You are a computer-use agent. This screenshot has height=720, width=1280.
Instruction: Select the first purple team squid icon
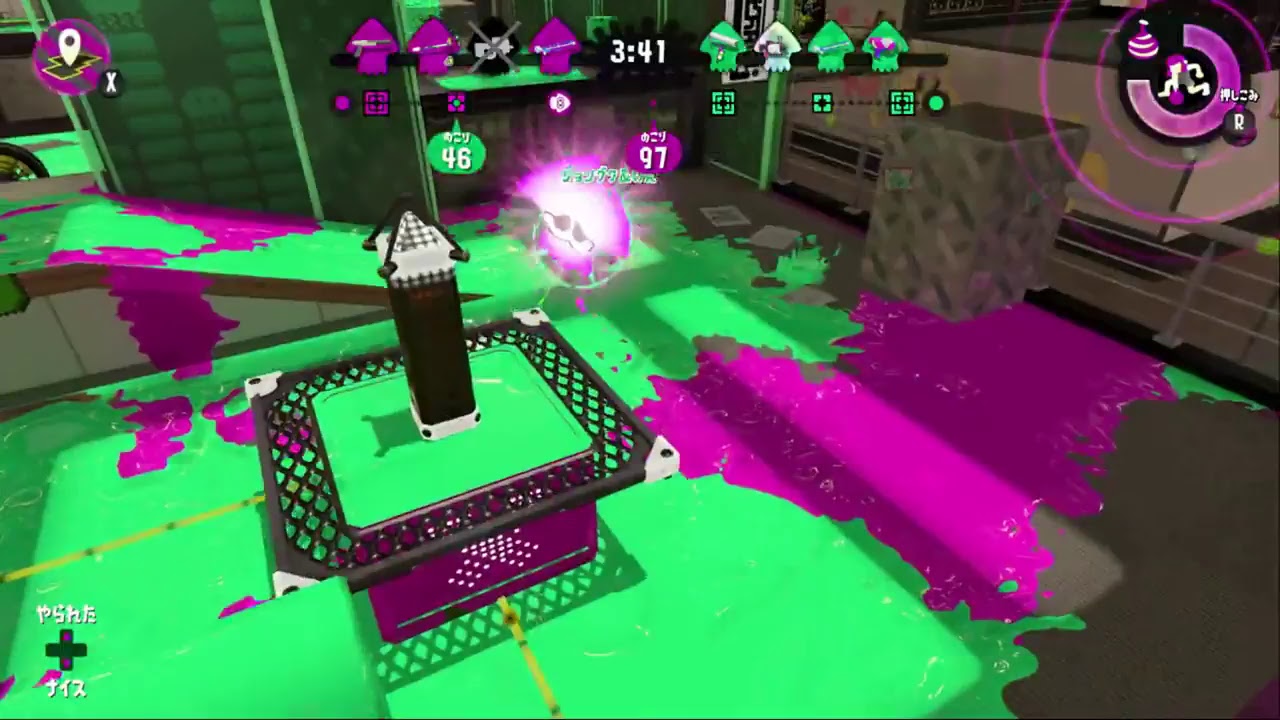370,50
